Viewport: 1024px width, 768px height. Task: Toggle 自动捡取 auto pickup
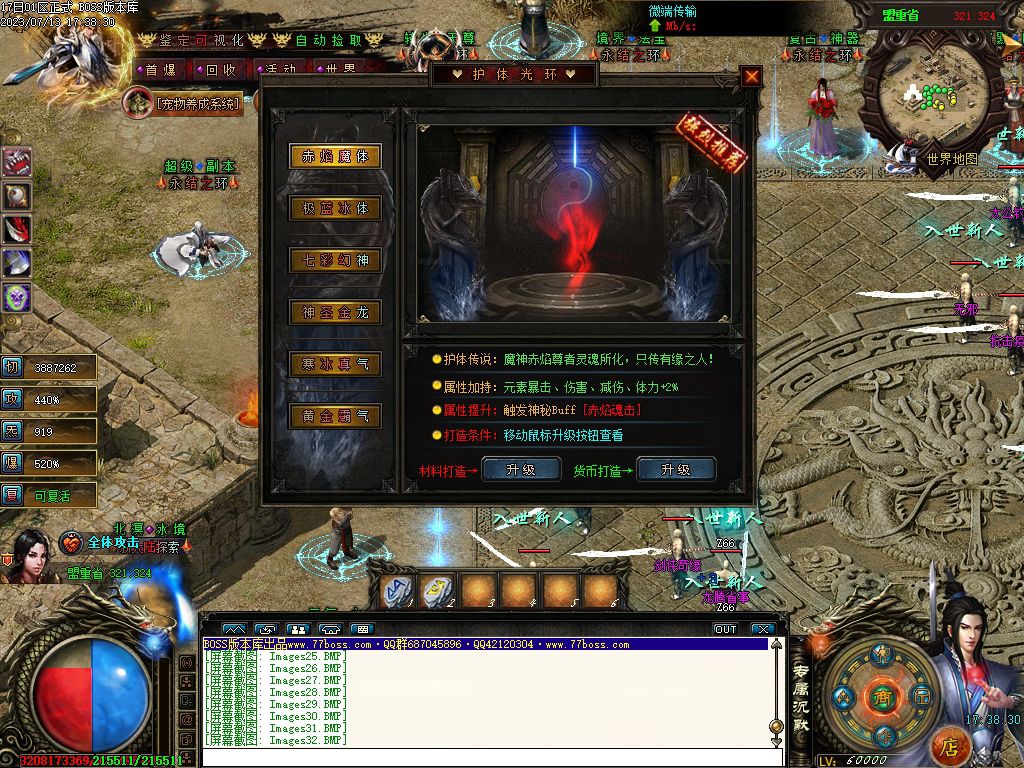327,40
